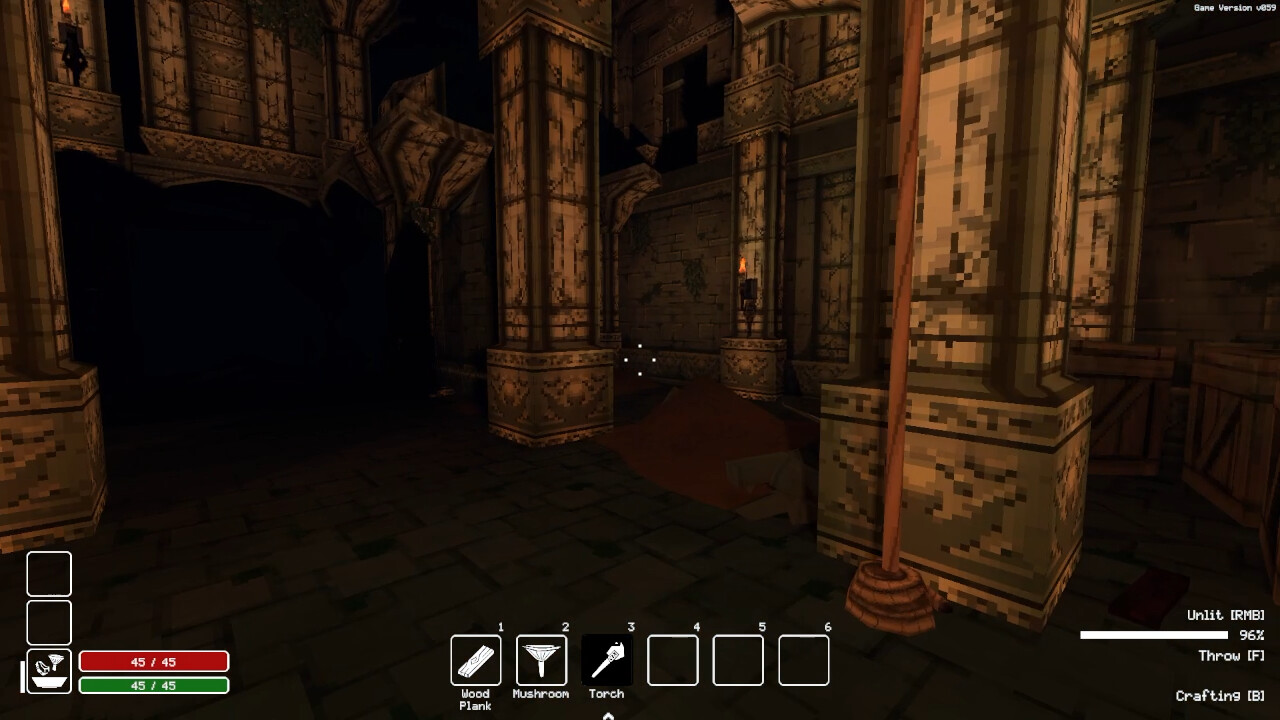The width and height of the screenshot is (1280, 720).
Task: Click empty hotbar slot 4
Action: pos(673,659)
